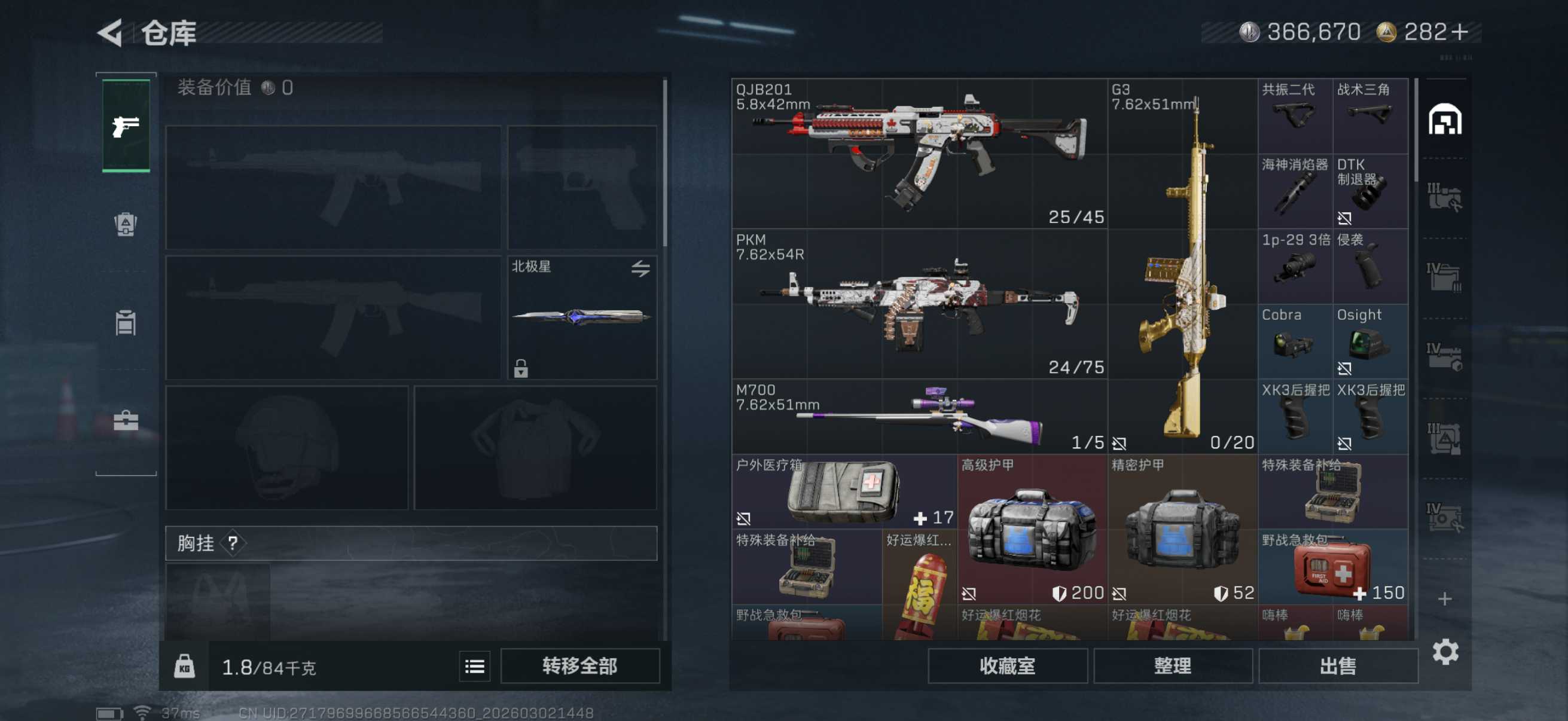The height and width of the screenshot is (721, 1568).
Task: Add a new storage container tab
Action: pos(1445,599)
